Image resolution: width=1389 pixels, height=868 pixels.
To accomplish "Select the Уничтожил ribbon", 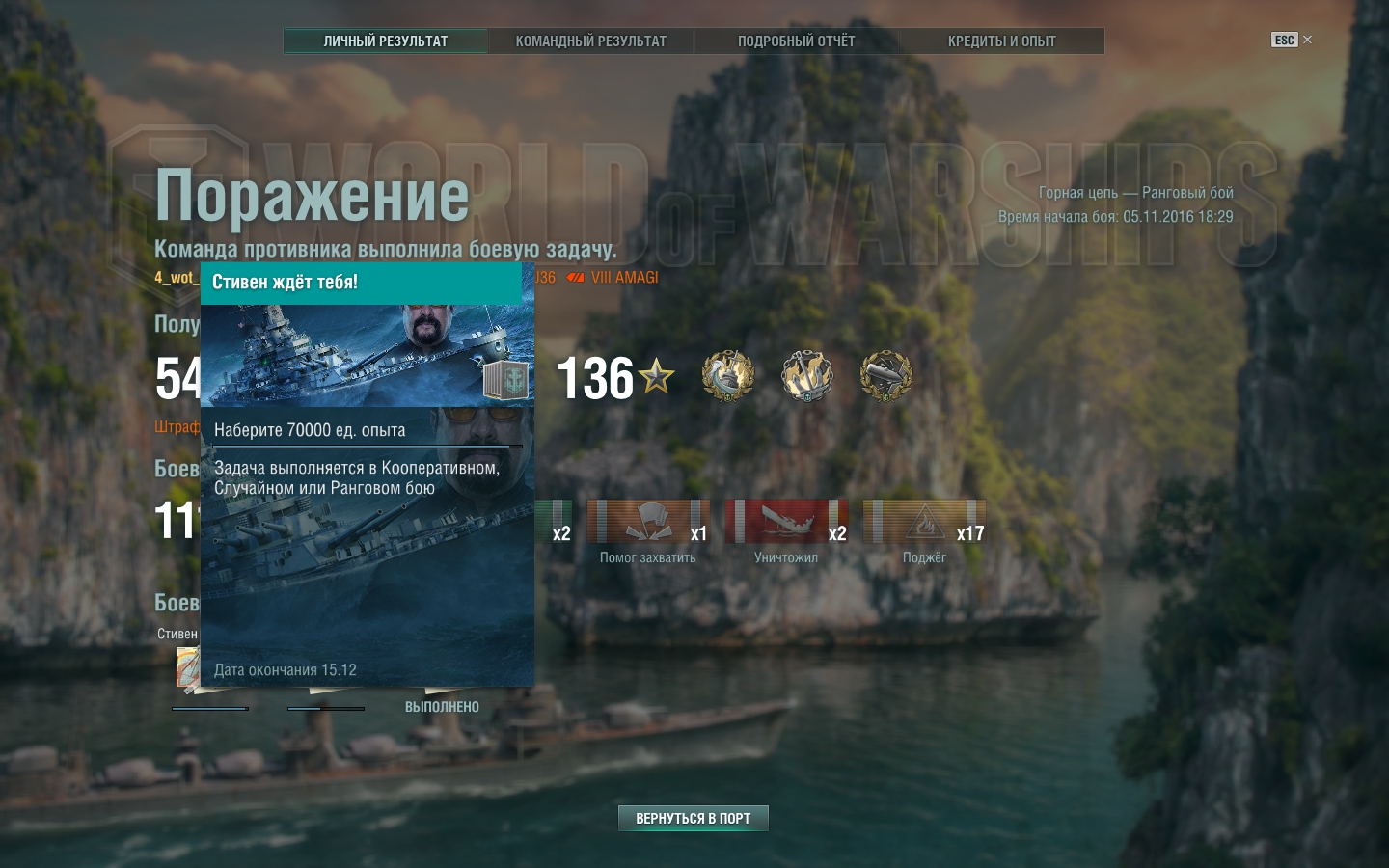I will pyautogui.click(x=785, y=522).
